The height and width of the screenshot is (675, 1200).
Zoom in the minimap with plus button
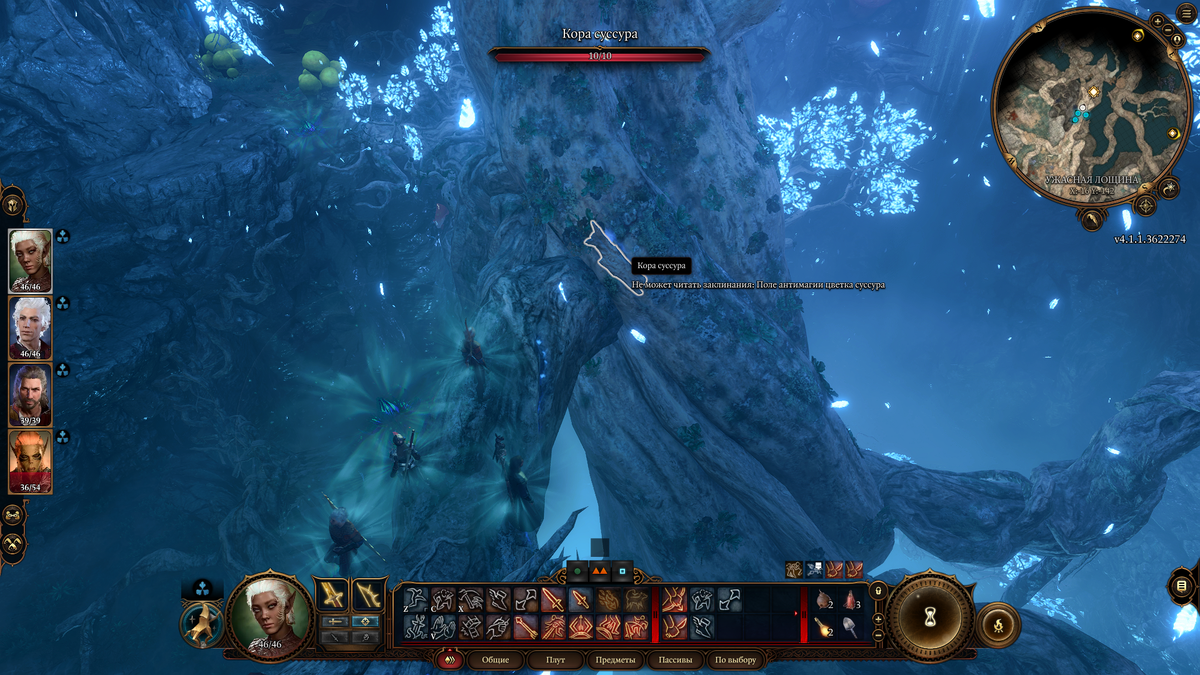pyautogui.click(x=1156, y=20)
